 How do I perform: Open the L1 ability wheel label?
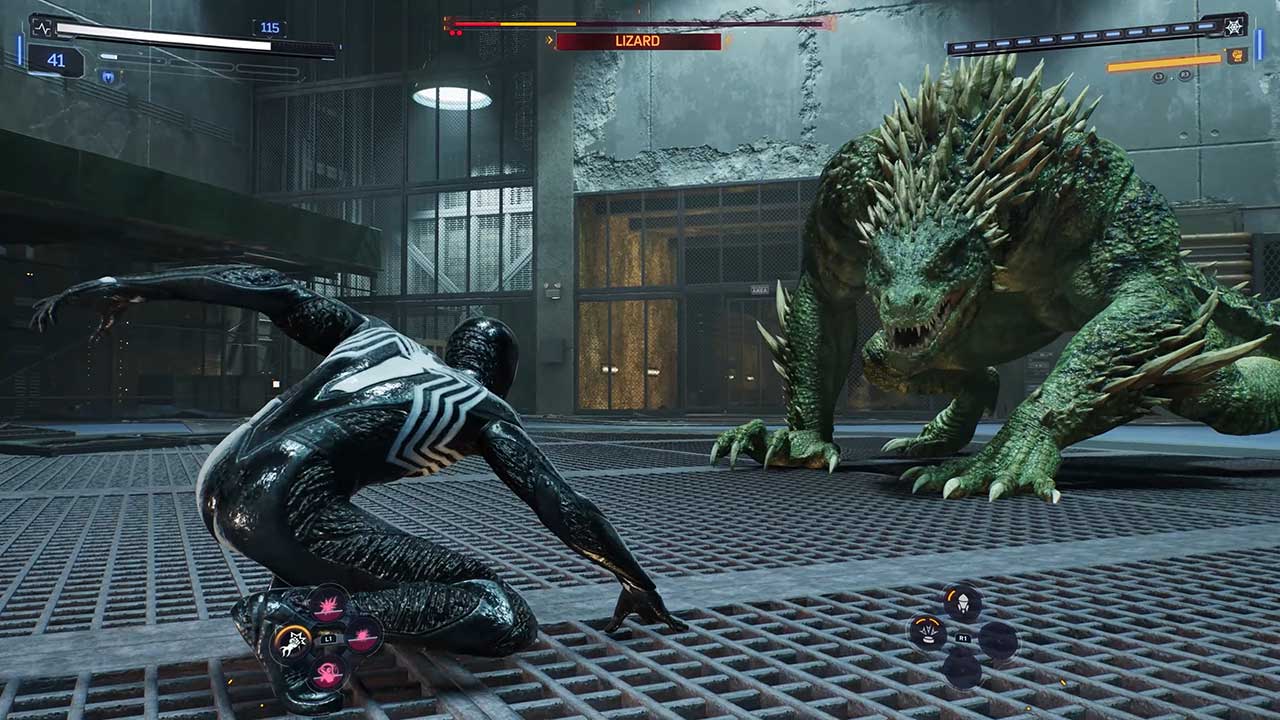328,638
